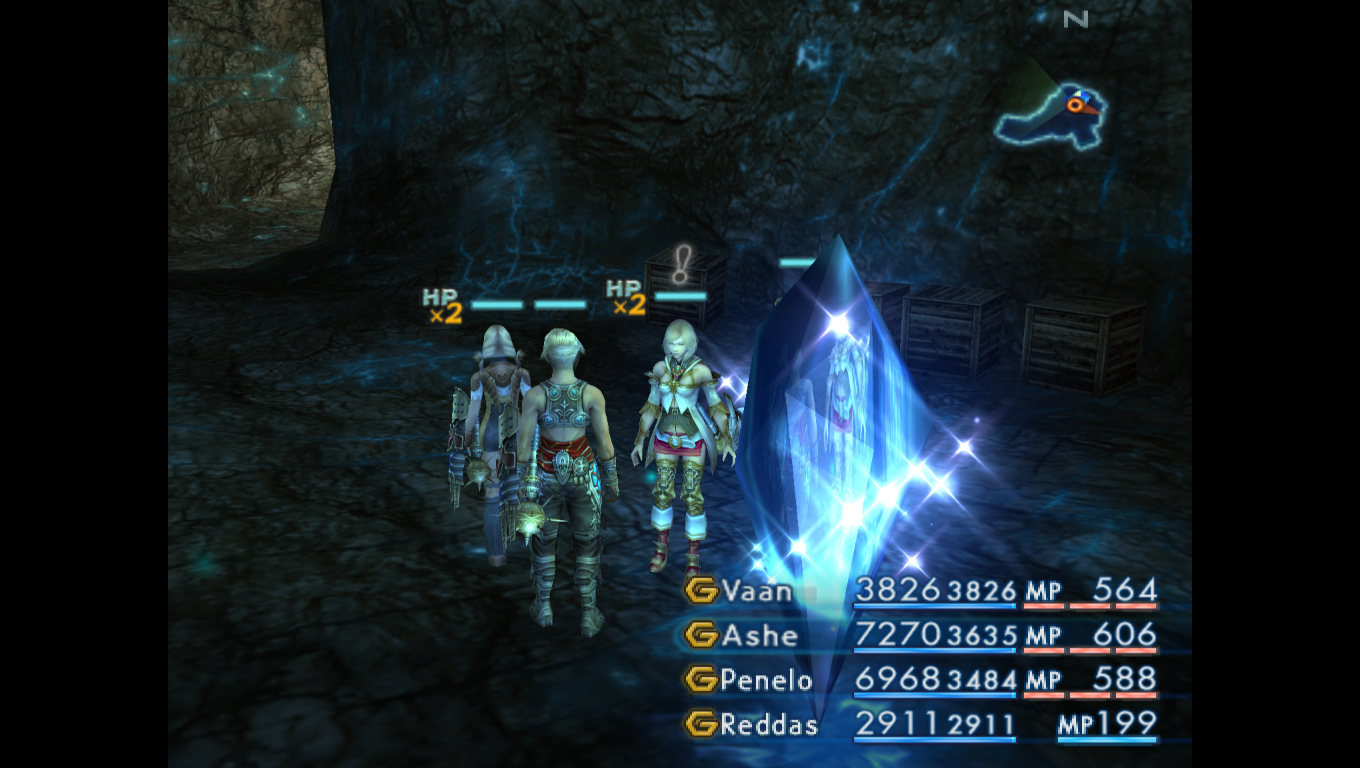Select Ashe in the party list
The image size is (1360, 768).
coord(760,635)
